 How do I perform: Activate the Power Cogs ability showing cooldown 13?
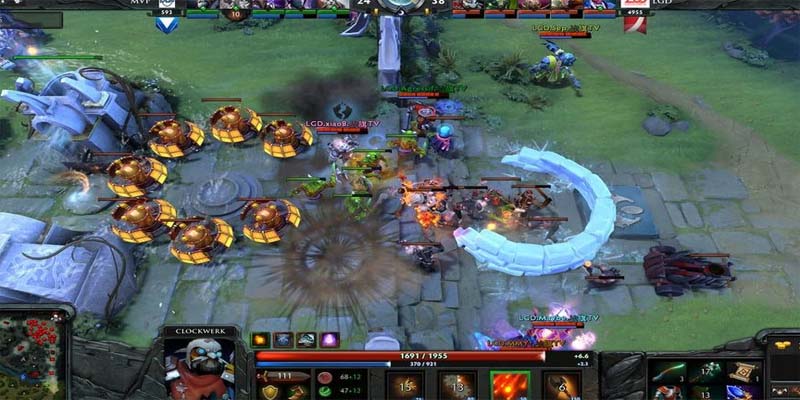pyautogui.click(x=457, y=385)
